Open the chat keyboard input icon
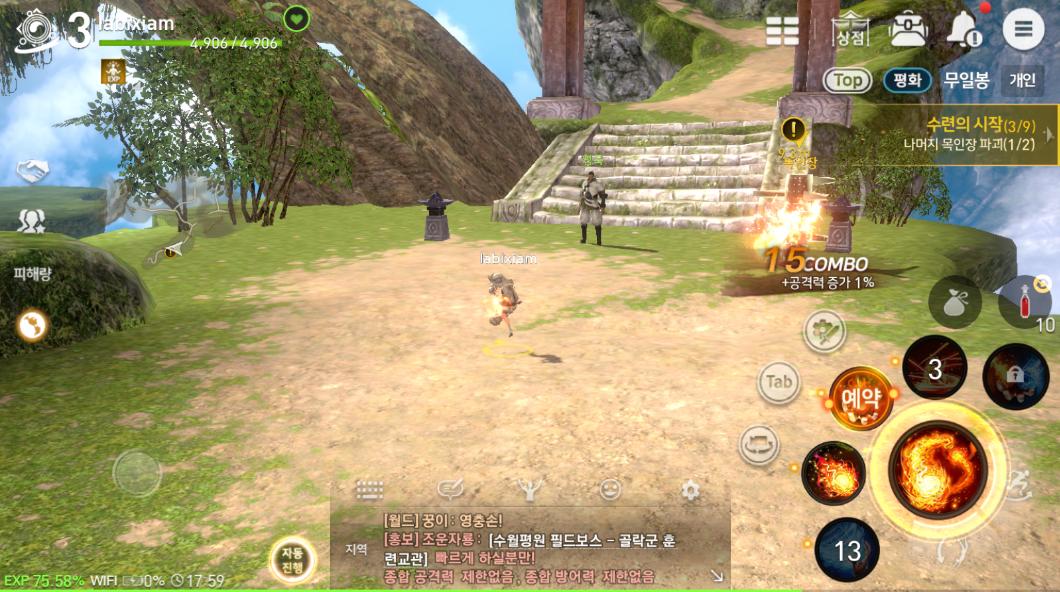1060x592 pixels. pos(370,490)
